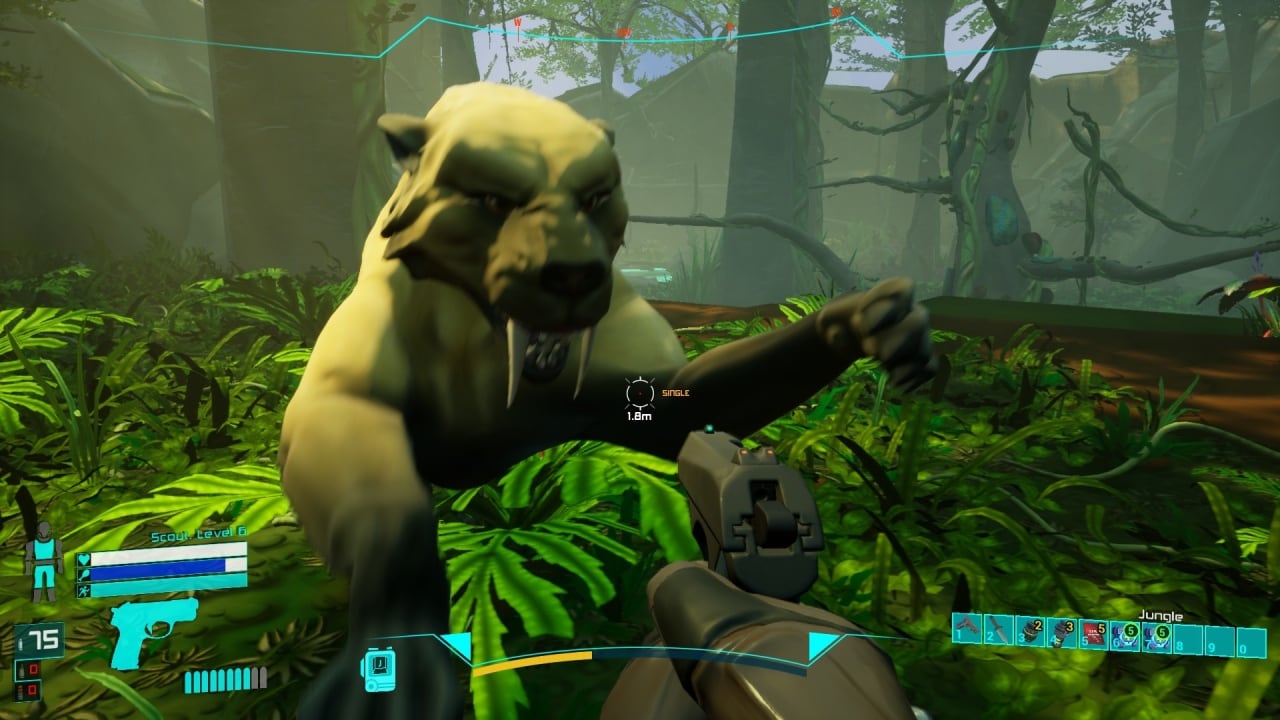Select the grenade stack of 2
The width and height of the screenshot is (1280, 720).
point(1029,630)
